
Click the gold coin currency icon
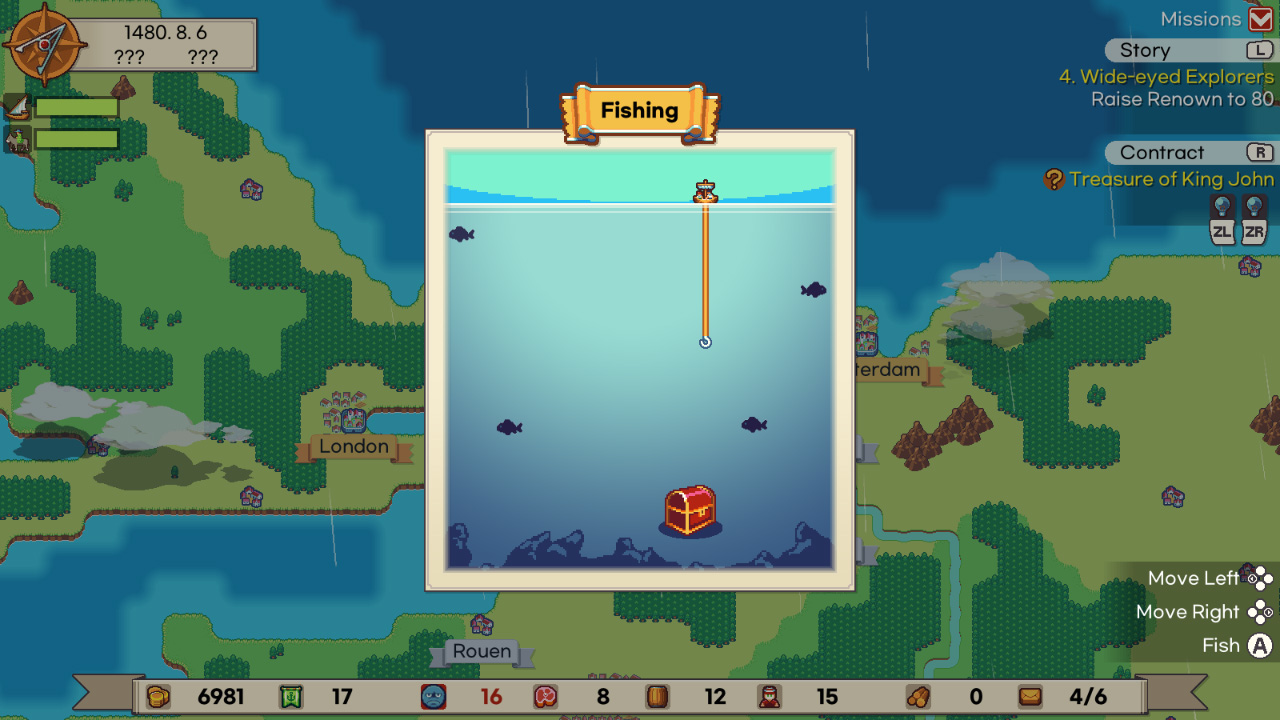coord(158,696)
